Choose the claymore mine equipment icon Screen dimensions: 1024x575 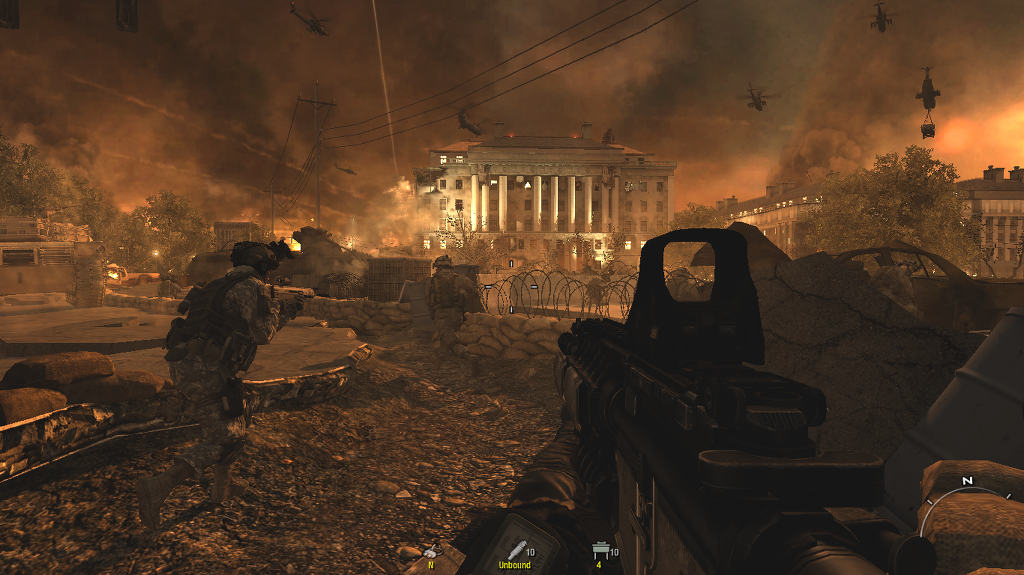[x=599, y=550]
